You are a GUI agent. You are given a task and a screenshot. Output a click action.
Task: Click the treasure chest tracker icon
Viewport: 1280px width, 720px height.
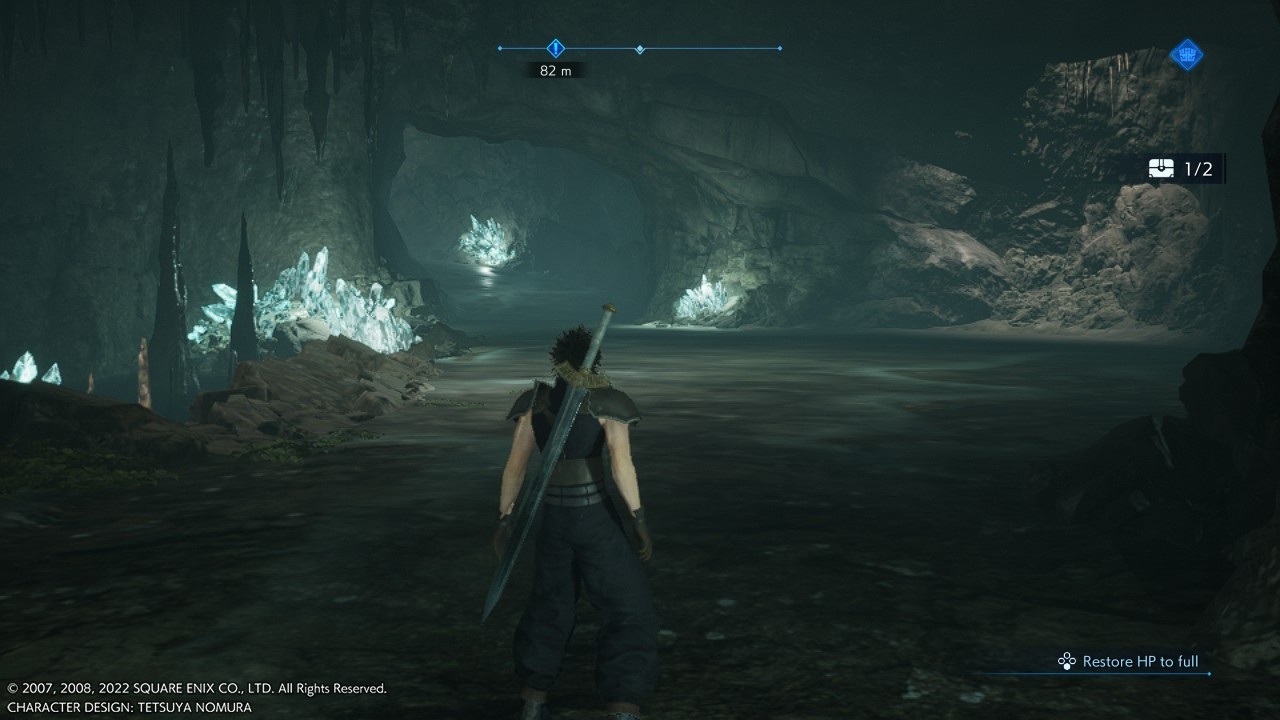coord(1161,169)
